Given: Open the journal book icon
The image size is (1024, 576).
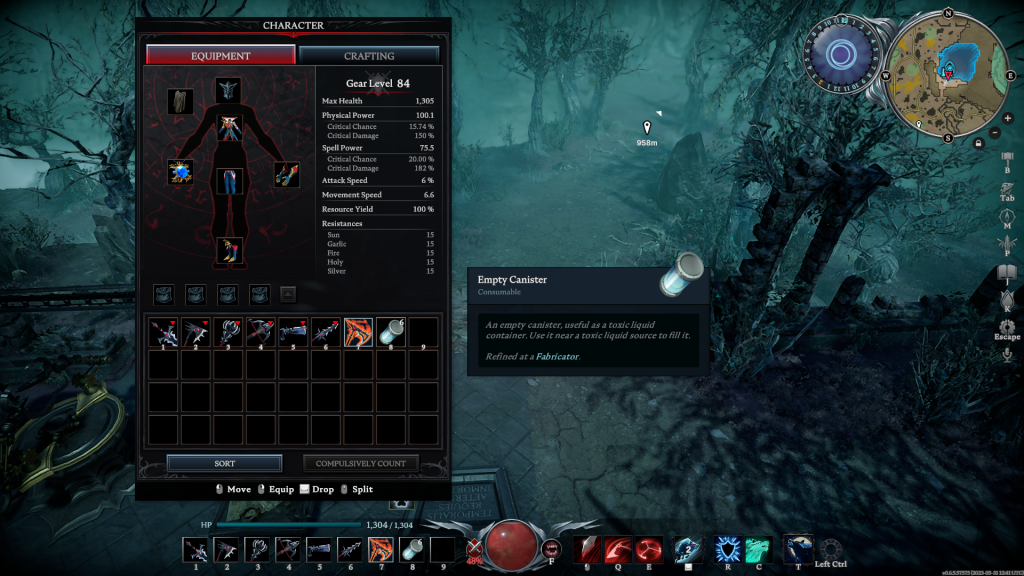Looking at the screenshot, I should pyautogui.click(x=1007, y=272).
